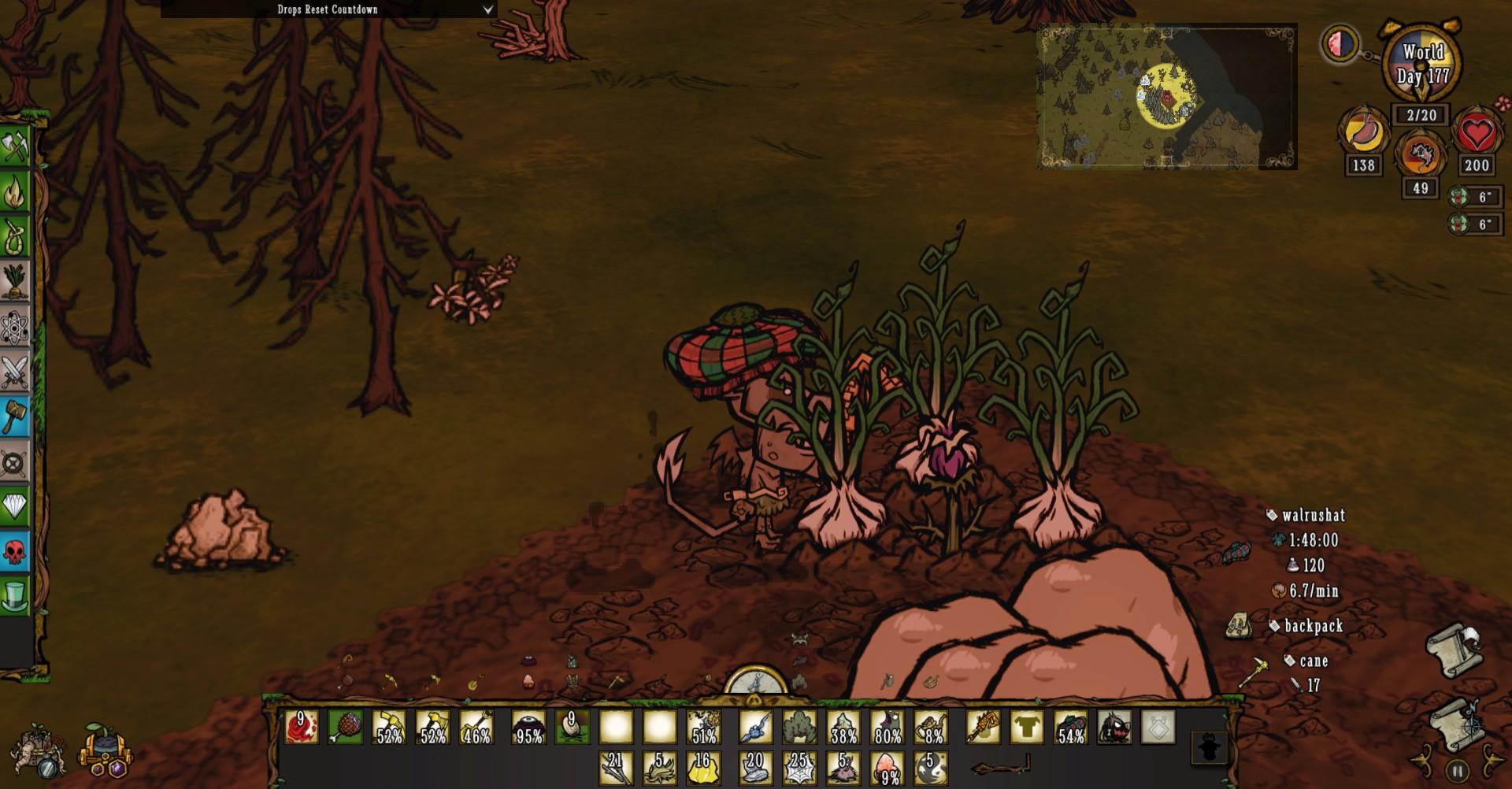The height and width of the screenshot is (789, 1512).
Task: Switch to the Food farming tab
Action: pyautogui.click(x=15, y=281)
